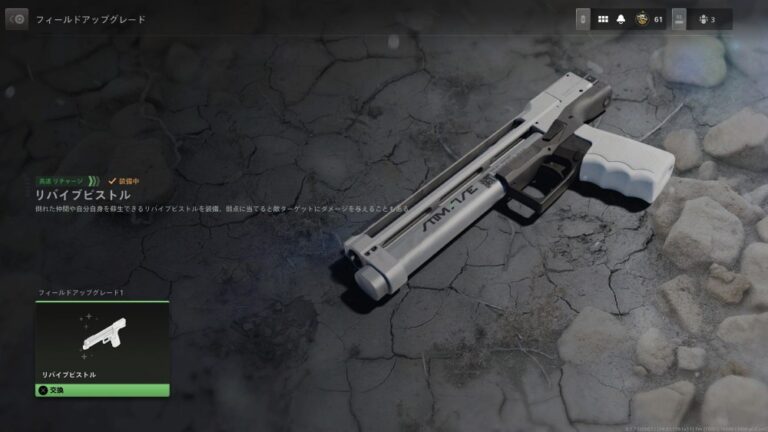Open the grid menu icon

603,19
